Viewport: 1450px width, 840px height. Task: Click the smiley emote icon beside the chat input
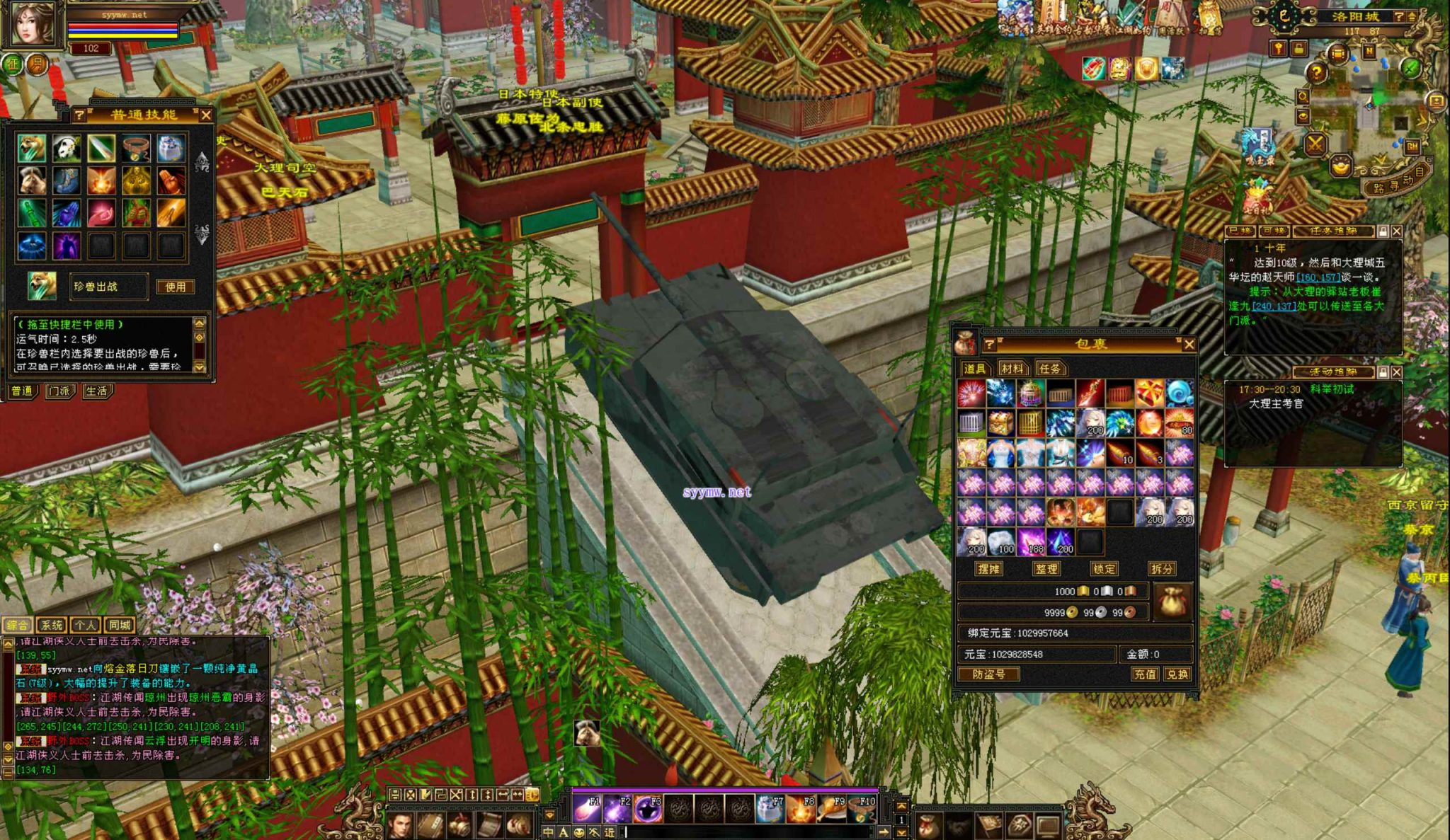pos(578,833)
